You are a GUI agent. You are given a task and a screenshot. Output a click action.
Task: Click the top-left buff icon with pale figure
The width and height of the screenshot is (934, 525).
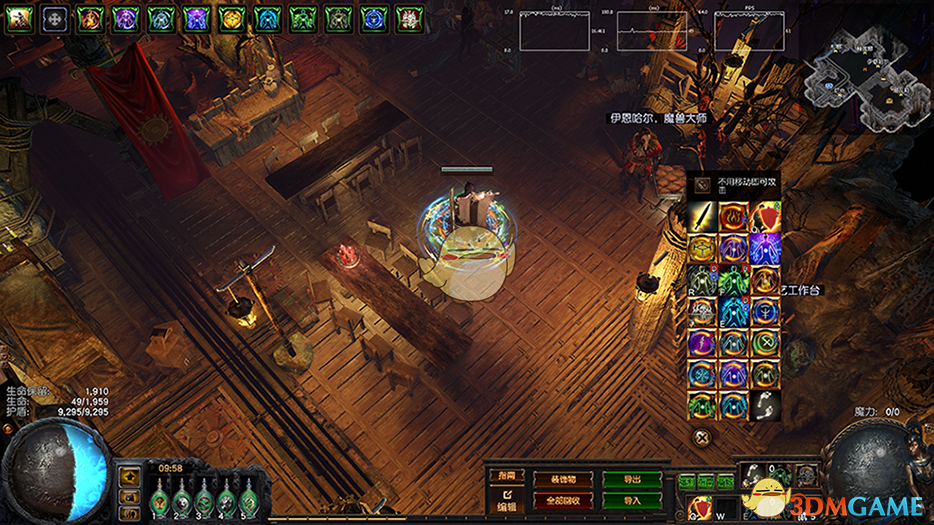click(x=20, y=17)
